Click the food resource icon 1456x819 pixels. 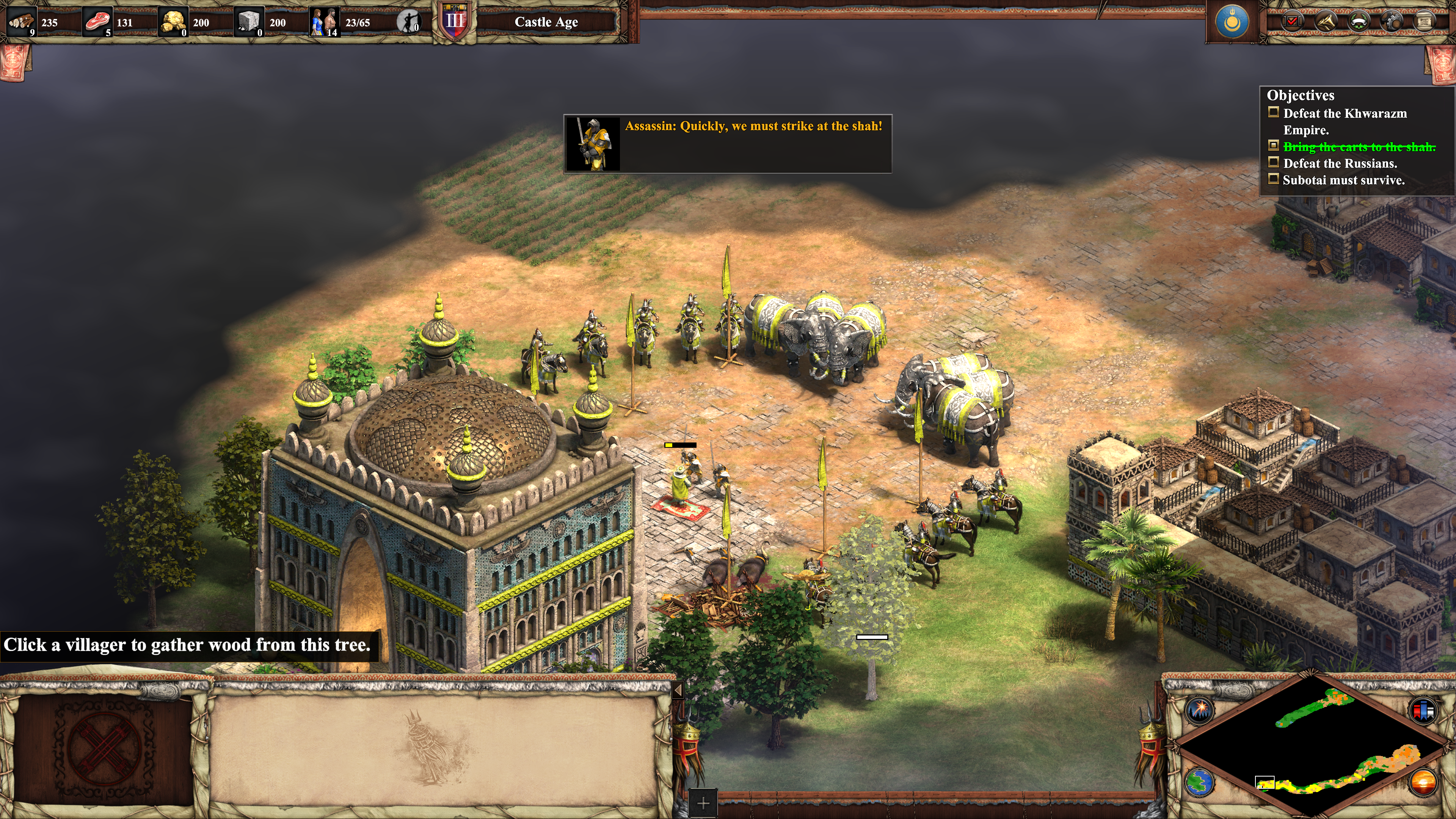coord(97,22)
